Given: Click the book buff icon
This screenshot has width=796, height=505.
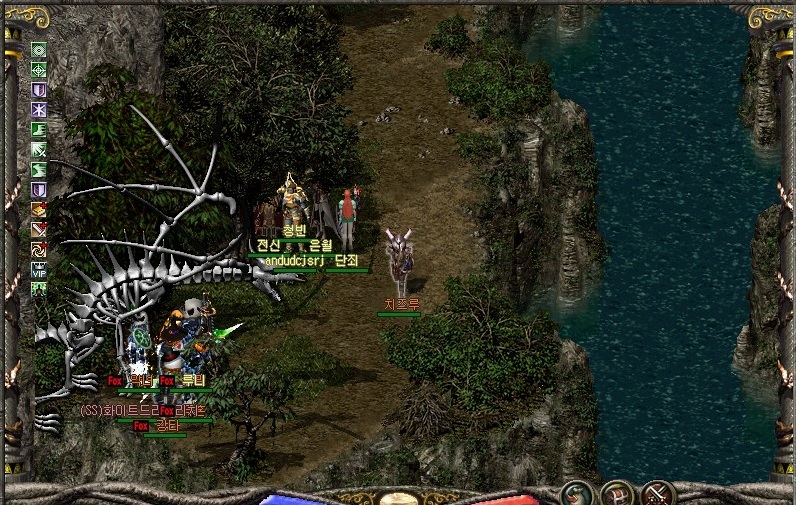Looking at the screenshot, I should tap(39, 209).
